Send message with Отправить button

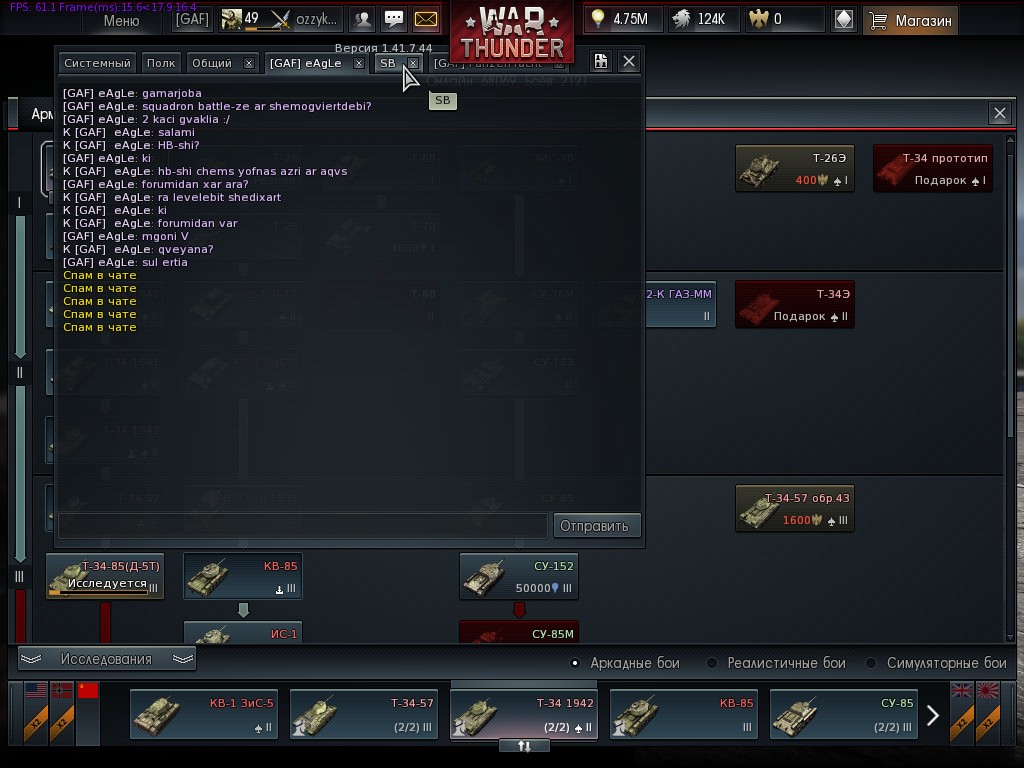(x=594, y=525)
